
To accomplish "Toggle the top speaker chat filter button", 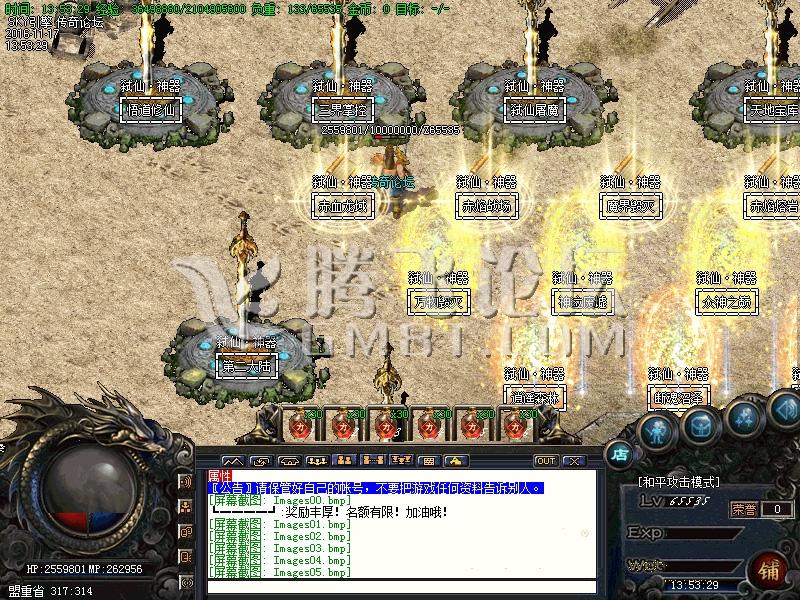I will pyautogui.click(x=186, y=482).
